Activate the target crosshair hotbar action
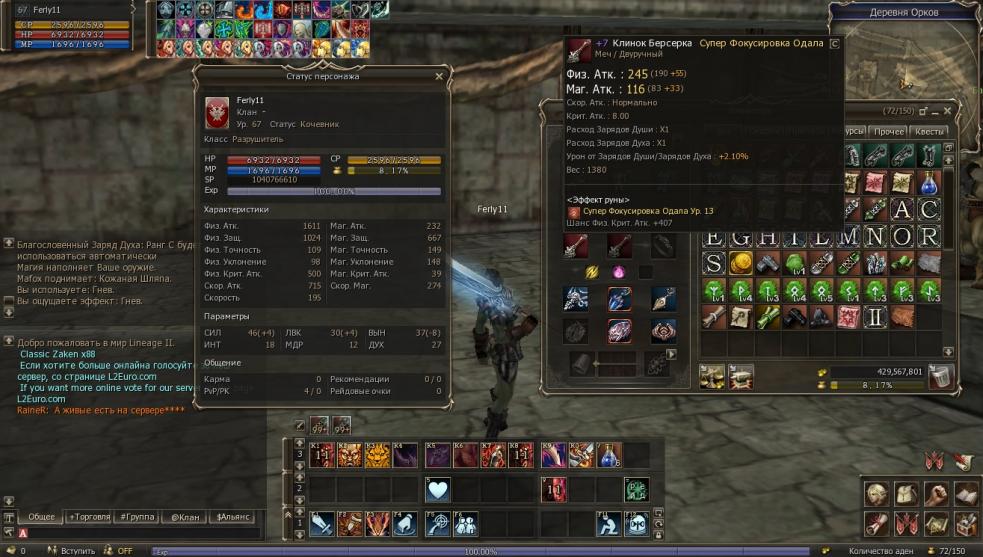The image size is (983, 557). click(438, 523)
